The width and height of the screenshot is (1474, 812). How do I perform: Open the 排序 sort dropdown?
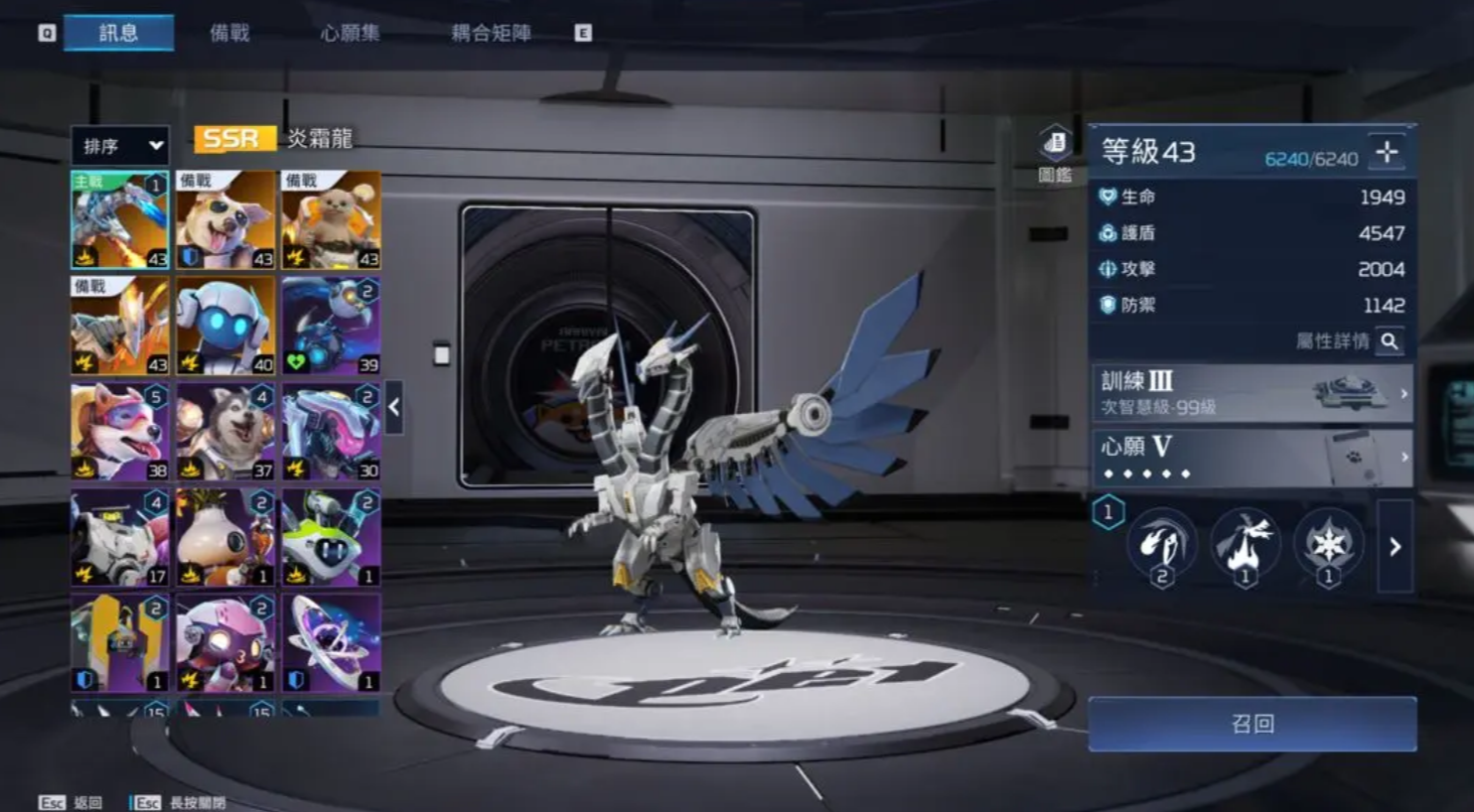point(120,146)
